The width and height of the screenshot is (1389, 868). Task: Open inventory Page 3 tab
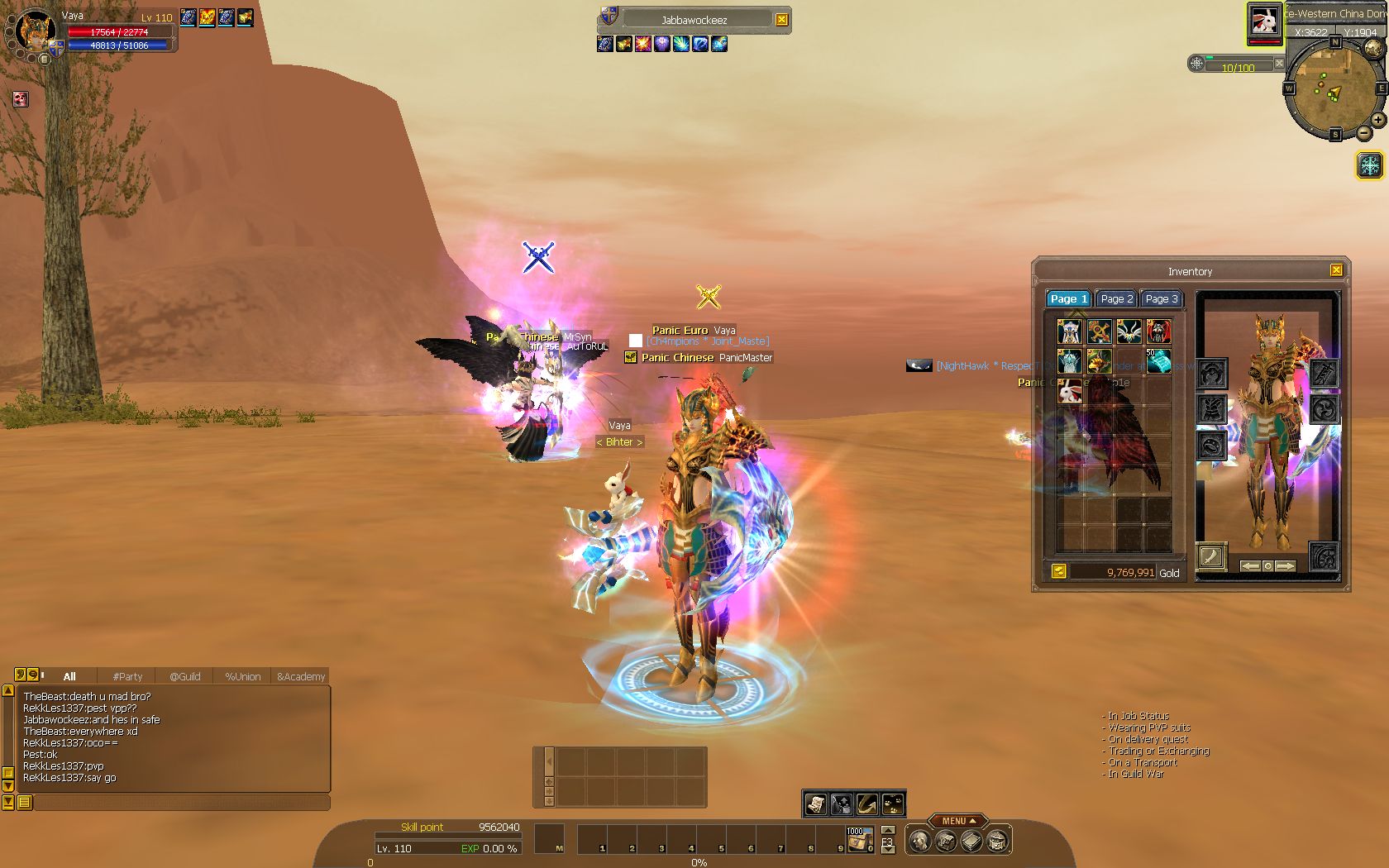pos(1162,298)
